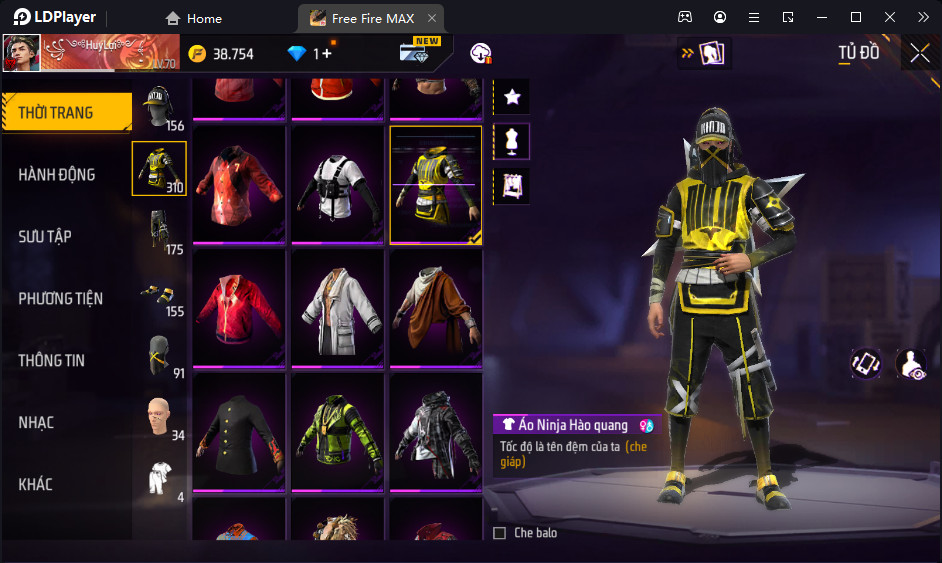Image resolution: width=942 pixels, height=563 pixels.
Task: Choose the hat subcategory showing 156
Action: (159, 108)
